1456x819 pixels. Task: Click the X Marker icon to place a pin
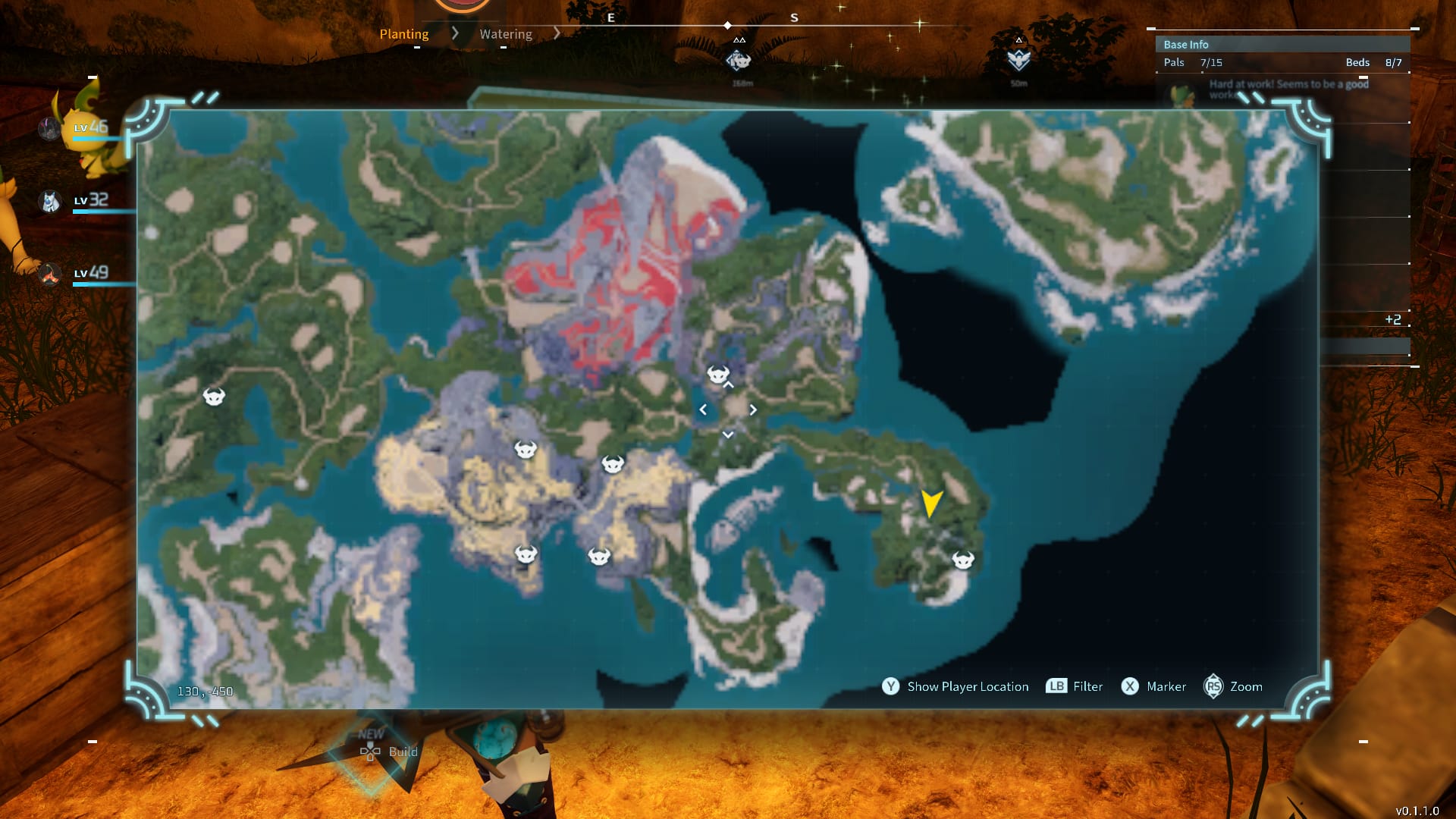tap(1130, 686)
